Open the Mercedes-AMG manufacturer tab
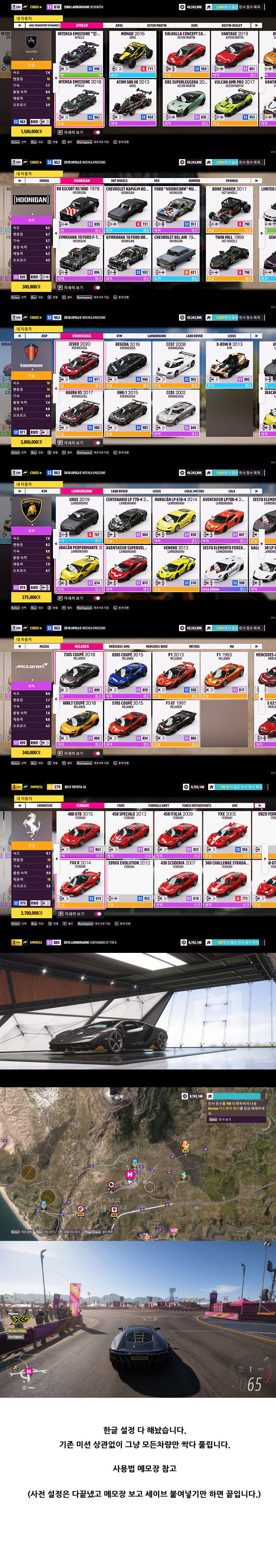This screenshot has height=1568, width=276. point(119,646)
